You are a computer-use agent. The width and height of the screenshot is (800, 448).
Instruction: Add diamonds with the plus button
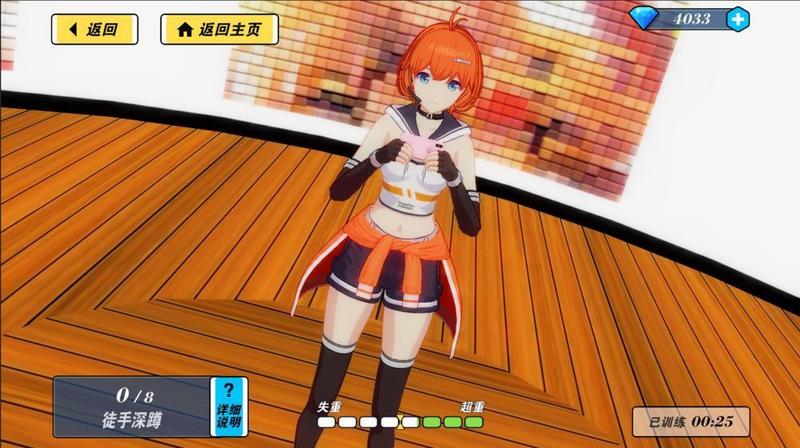(737, 18)
